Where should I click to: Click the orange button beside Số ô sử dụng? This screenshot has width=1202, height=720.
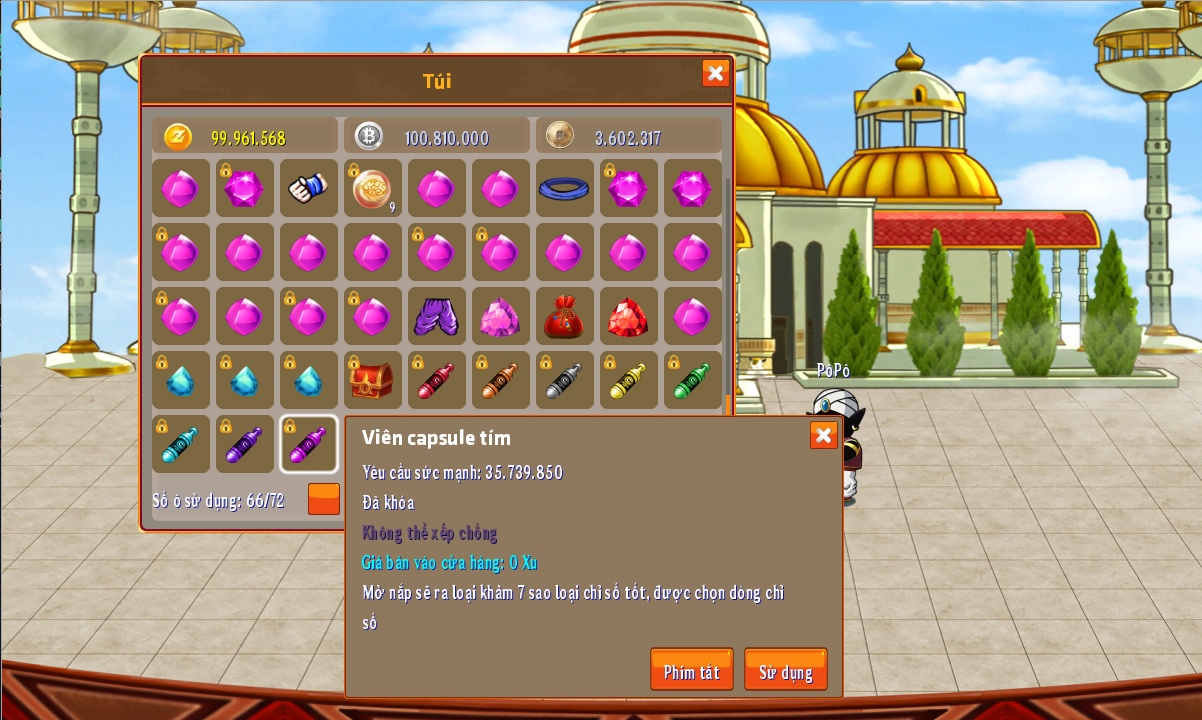323,499
